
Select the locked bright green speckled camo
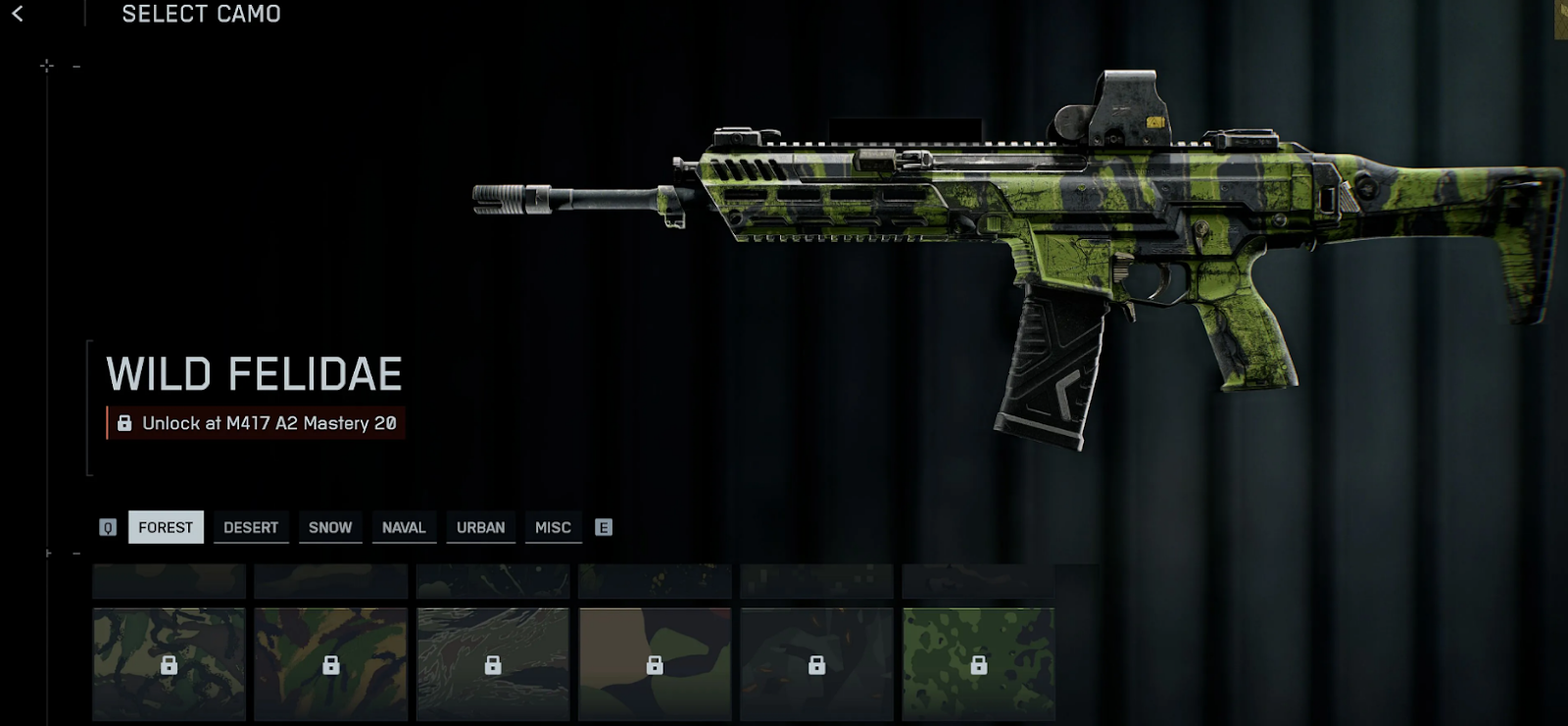[x=978, y=664]
